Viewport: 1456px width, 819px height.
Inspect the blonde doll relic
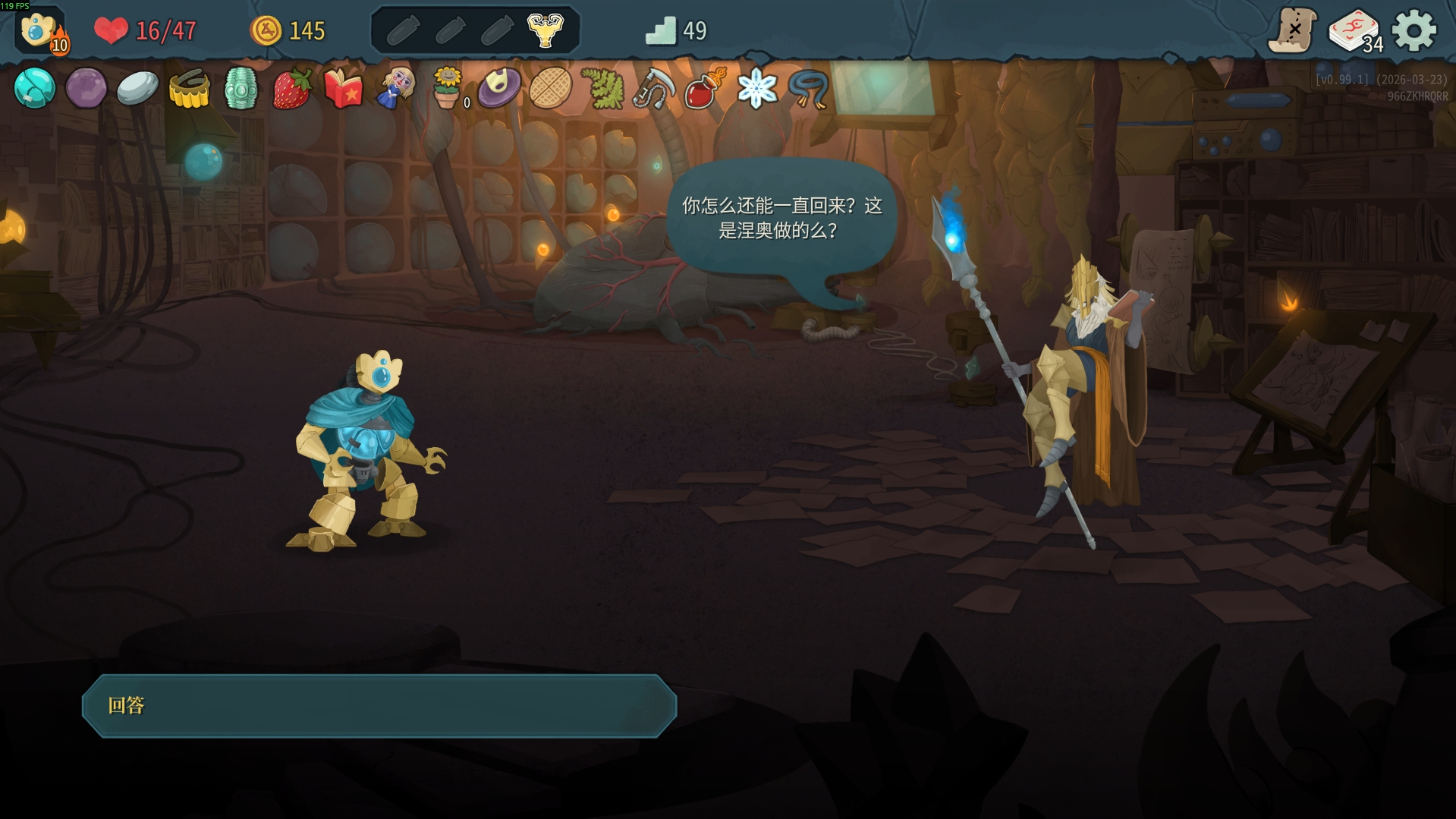(x=396, y=88)
